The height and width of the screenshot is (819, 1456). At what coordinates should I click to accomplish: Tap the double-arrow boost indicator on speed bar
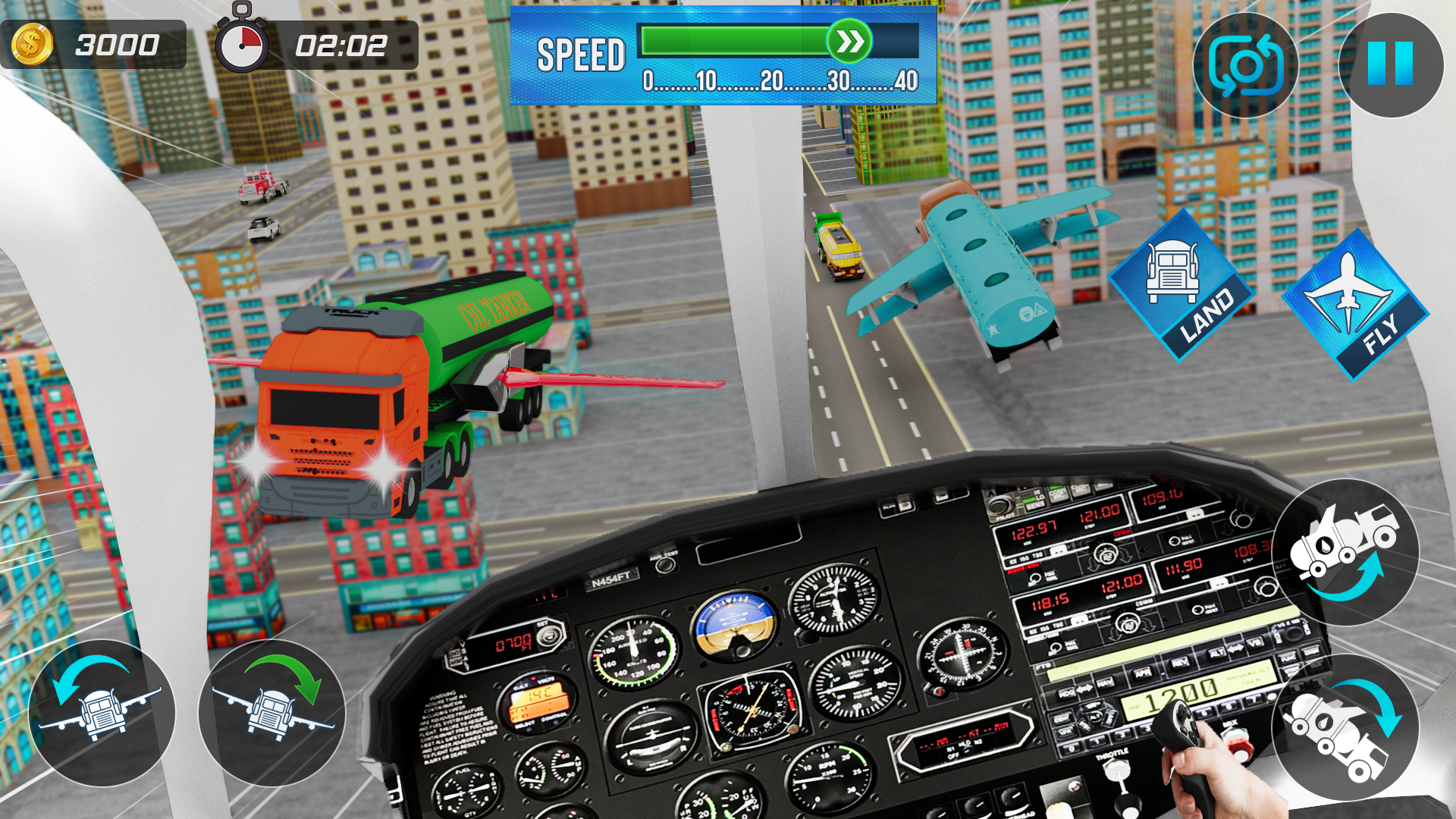[851, 39]
